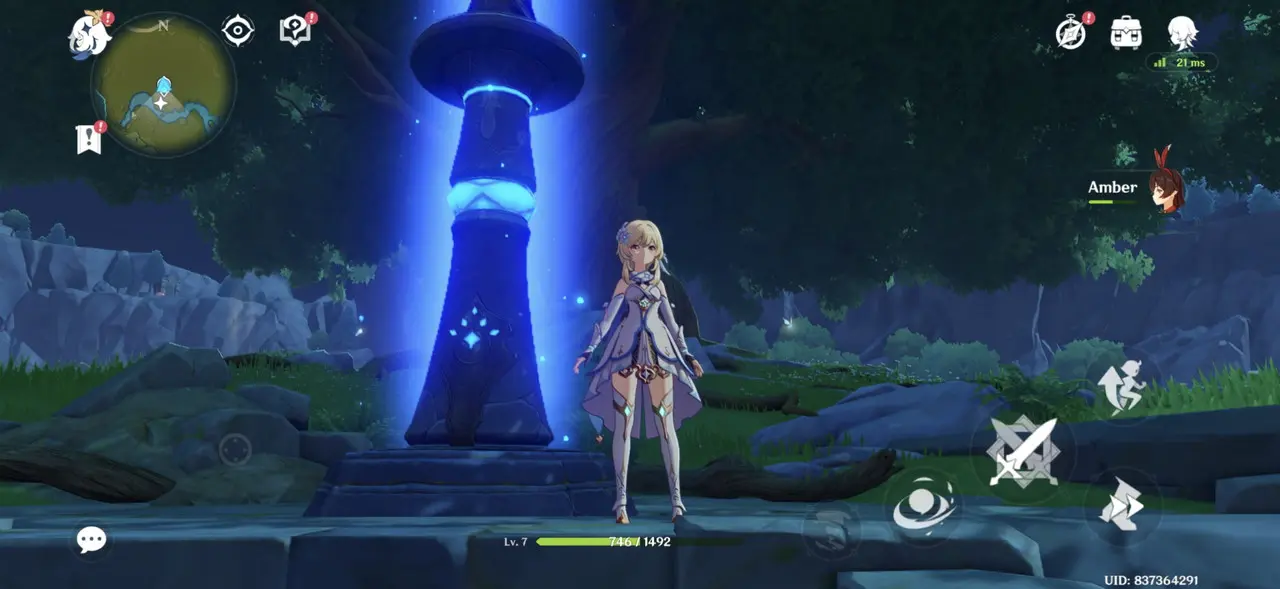
Task: Open the chat speech bubble
Action: coord(92,541)
